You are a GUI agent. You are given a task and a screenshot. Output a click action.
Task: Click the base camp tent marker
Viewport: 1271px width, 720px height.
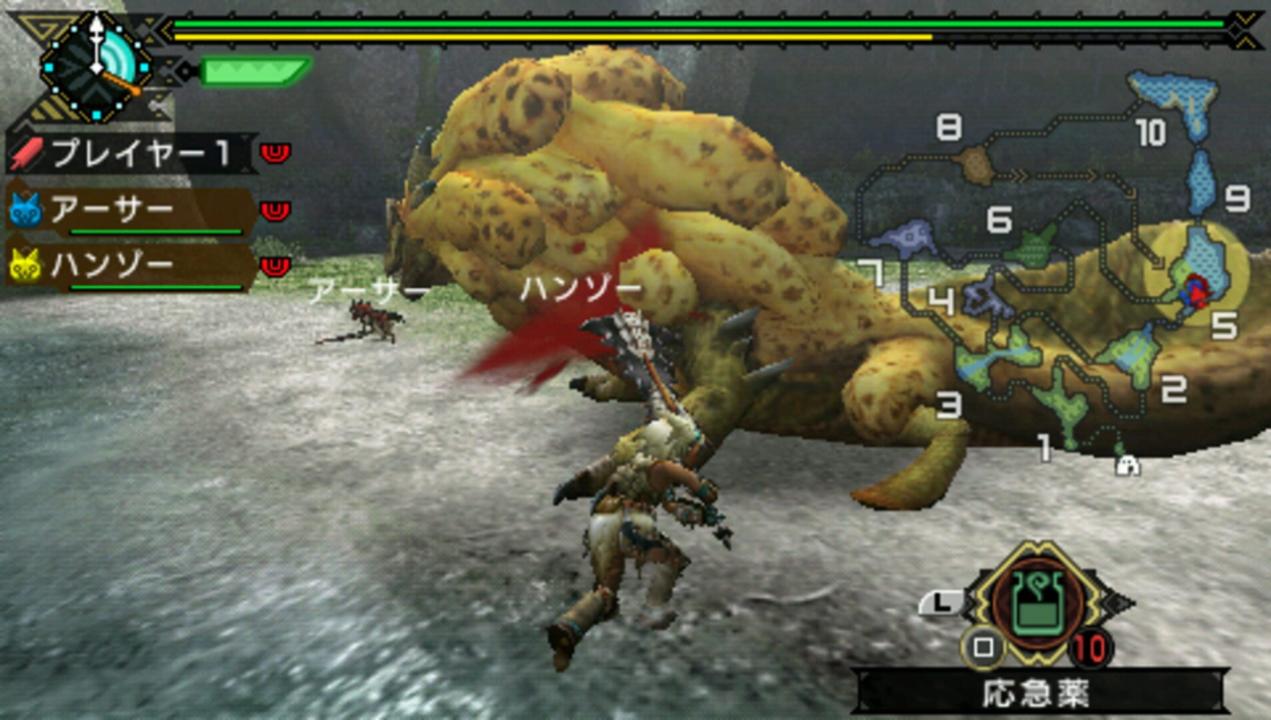pyautogui.click(x=1128, y=465)
